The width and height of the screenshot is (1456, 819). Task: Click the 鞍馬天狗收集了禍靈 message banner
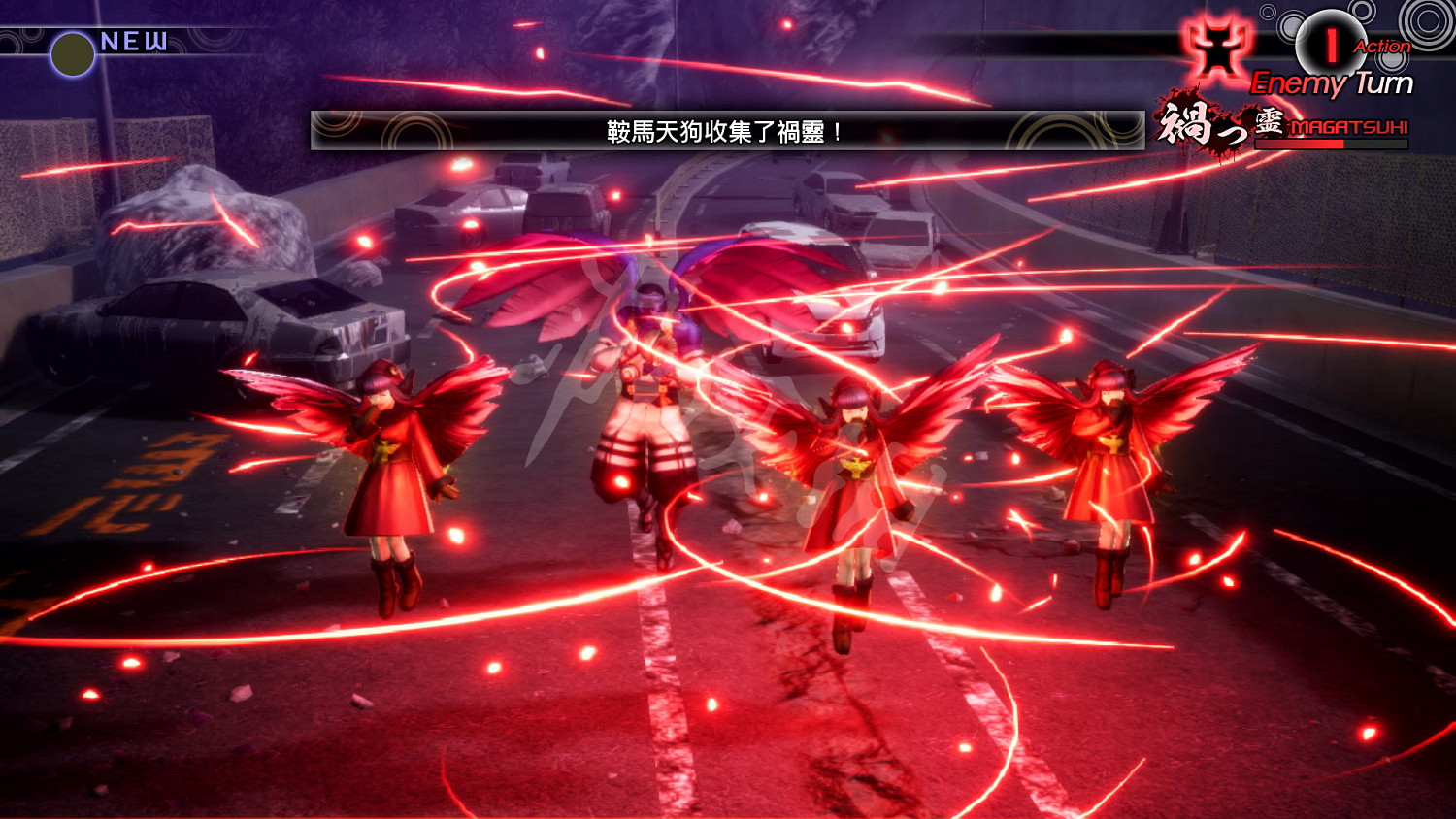[x=723, y=132]
